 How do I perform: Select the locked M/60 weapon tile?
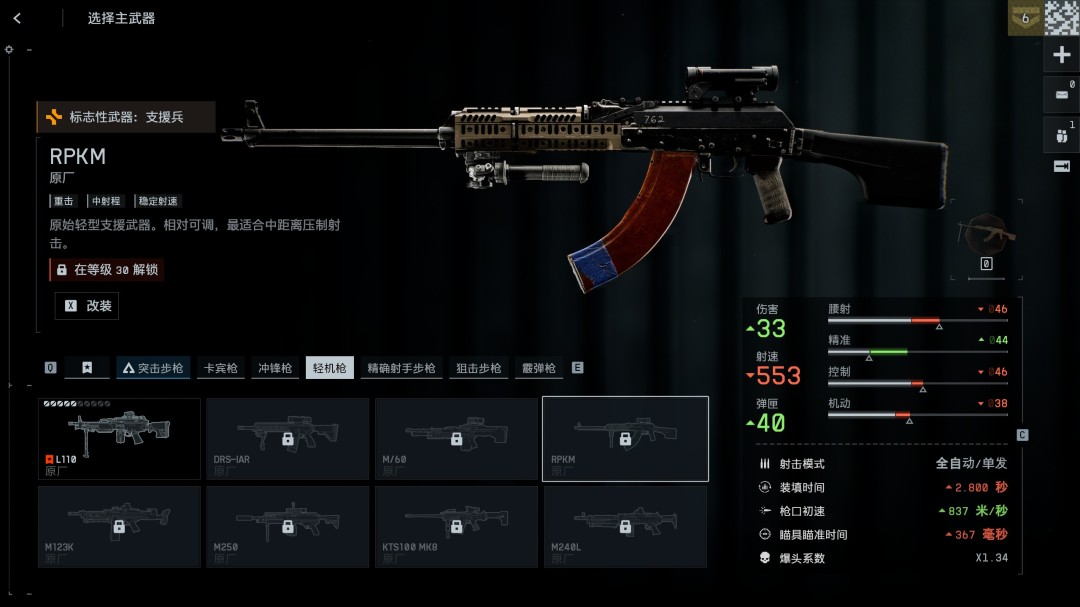(456, 438)
